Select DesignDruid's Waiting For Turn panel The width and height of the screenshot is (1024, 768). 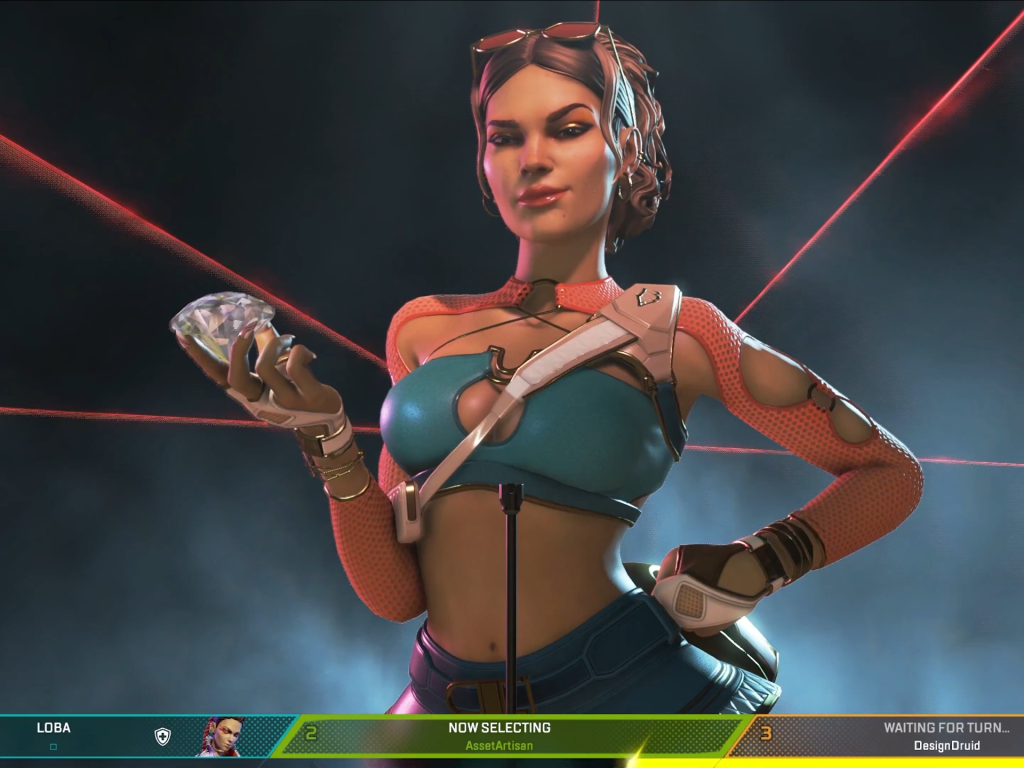(x=890, y=736)
